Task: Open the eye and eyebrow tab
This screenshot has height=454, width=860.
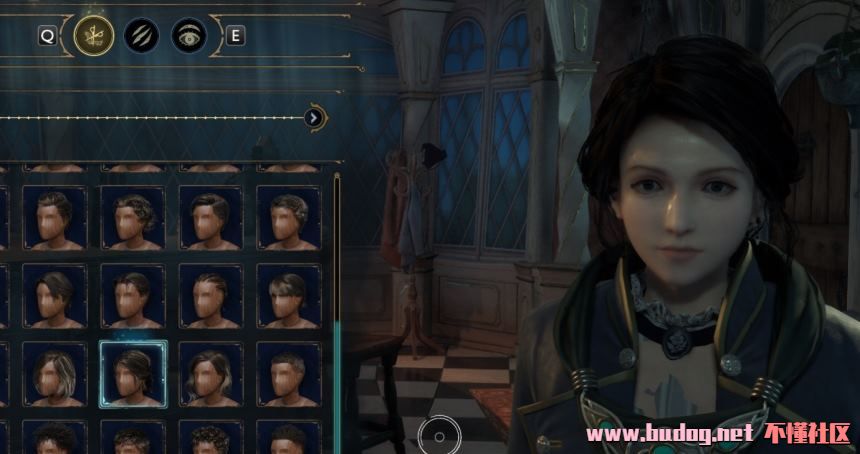Action: click(x=188, y=36)
